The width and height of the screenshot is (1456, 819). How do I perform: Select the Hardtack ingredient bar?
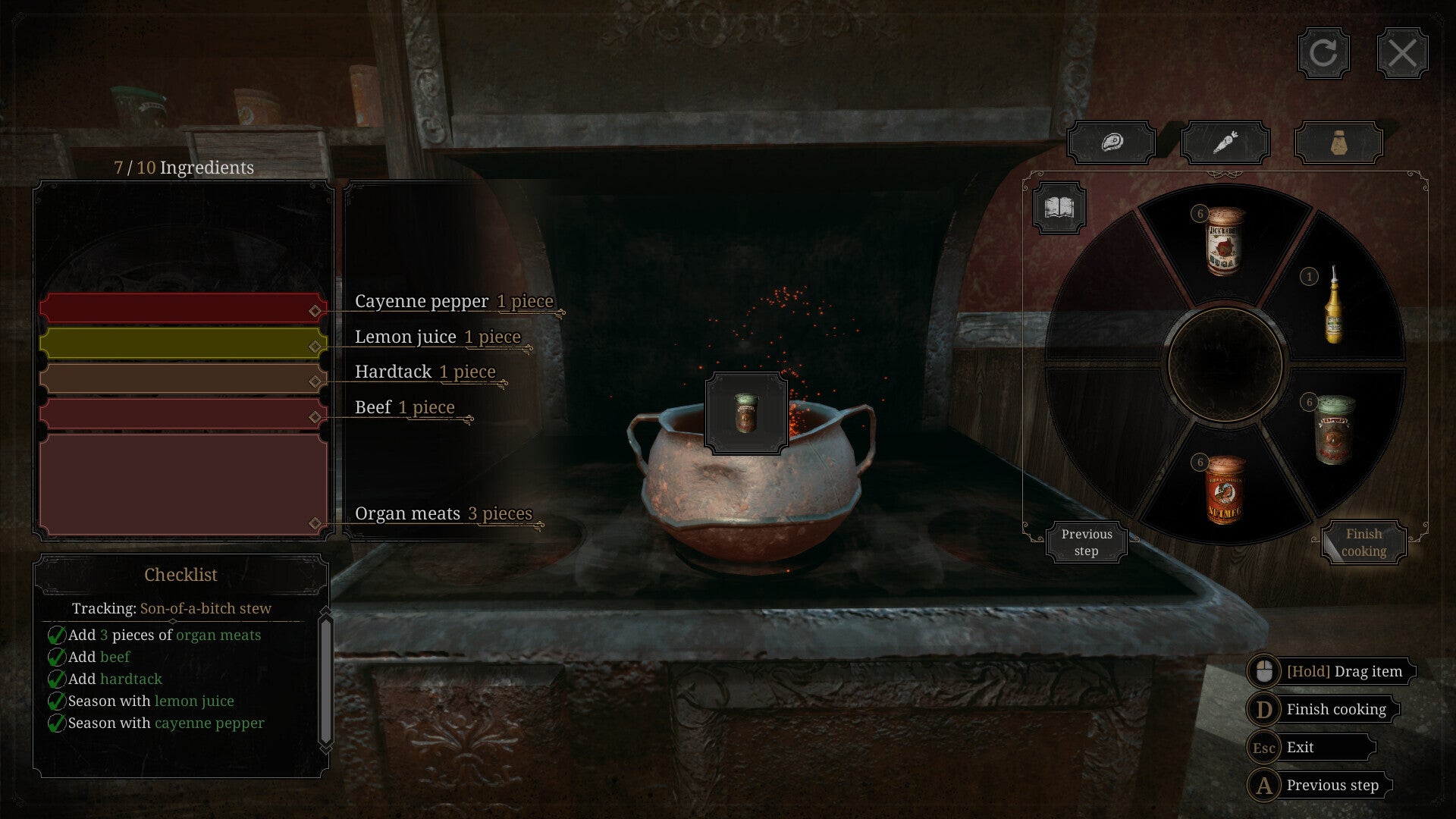[183, 378]
